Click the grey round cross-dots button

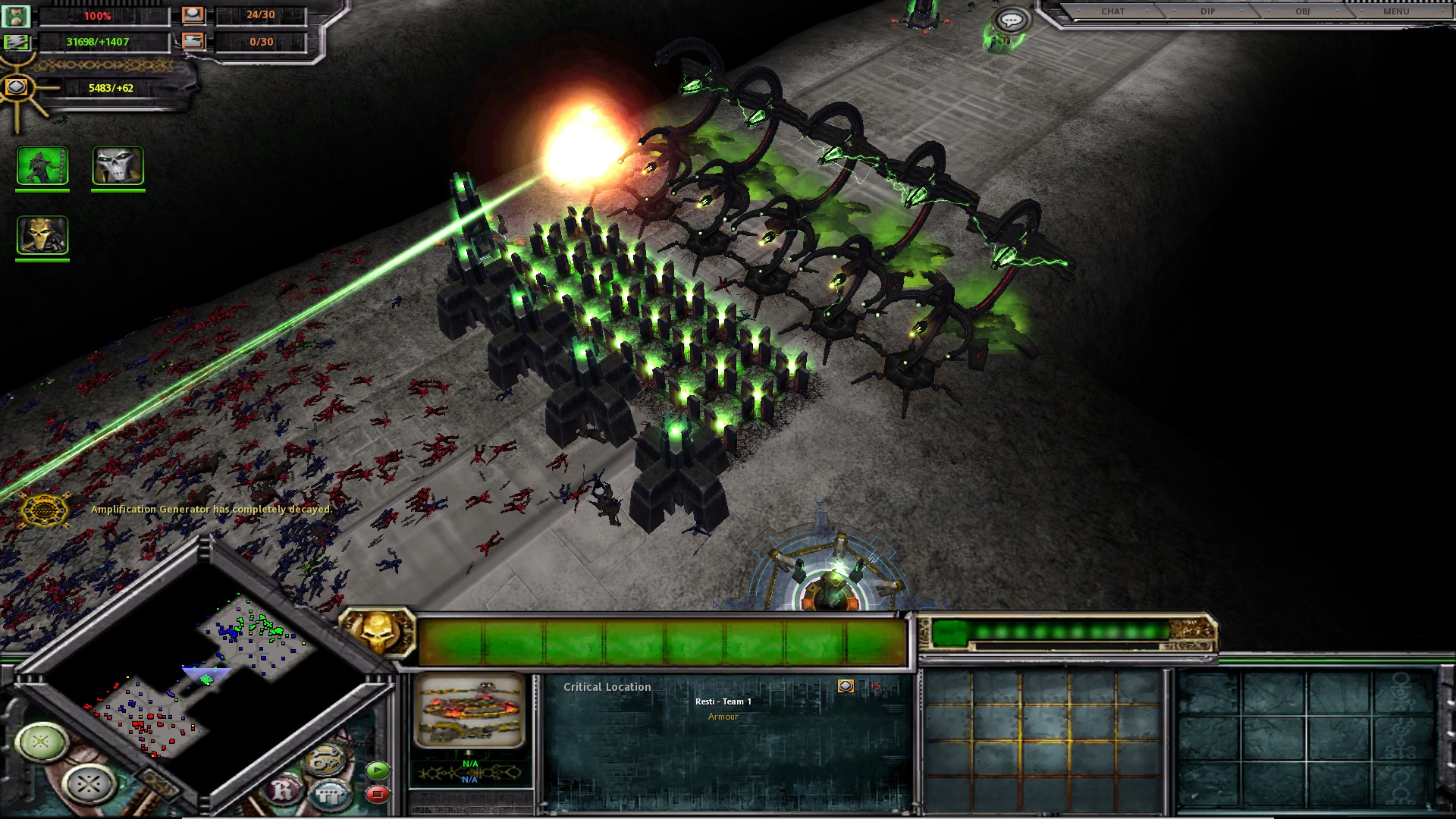89,783
